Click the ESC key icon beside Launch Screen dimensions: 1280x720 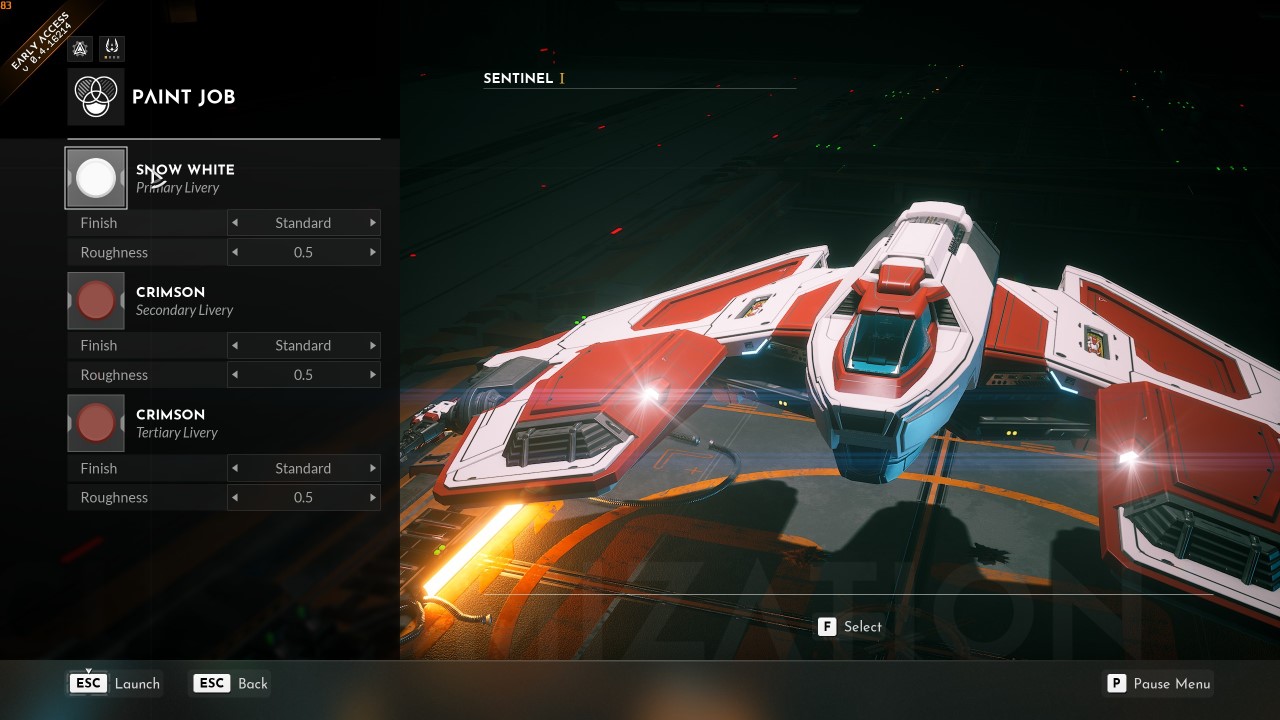[87, 683]
